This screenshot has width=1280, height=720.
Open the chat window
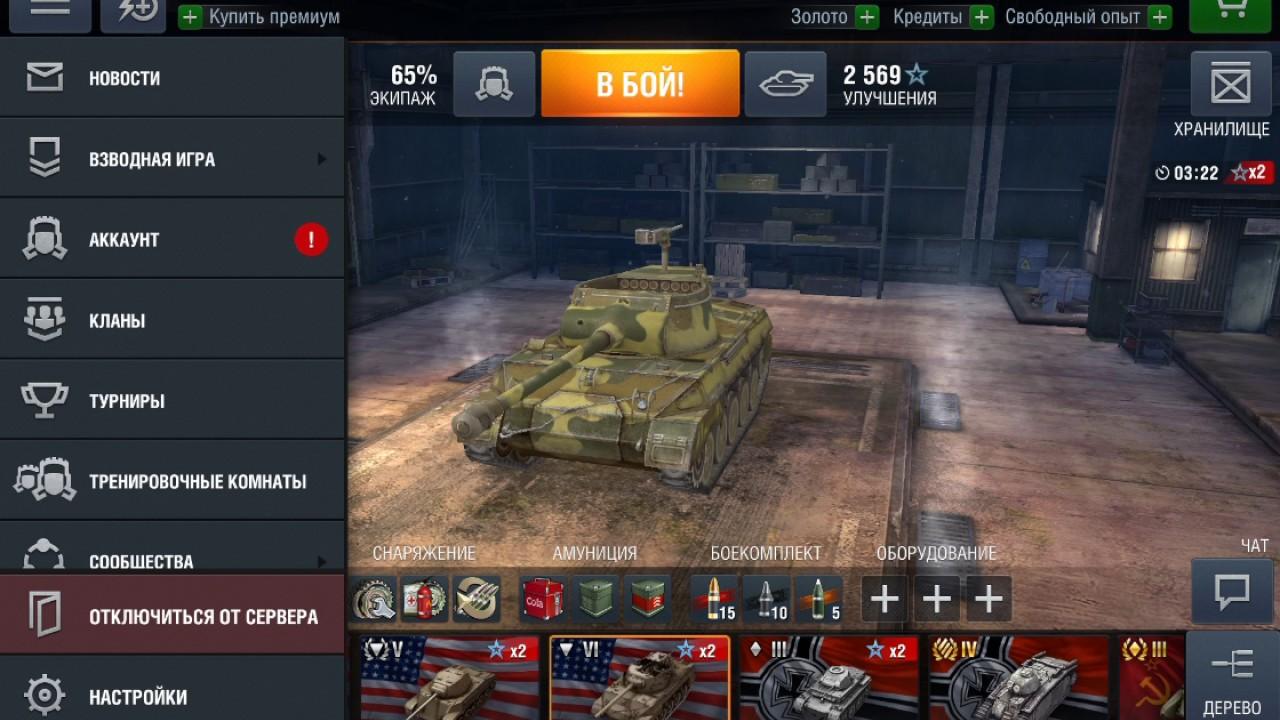[1232, 588]
